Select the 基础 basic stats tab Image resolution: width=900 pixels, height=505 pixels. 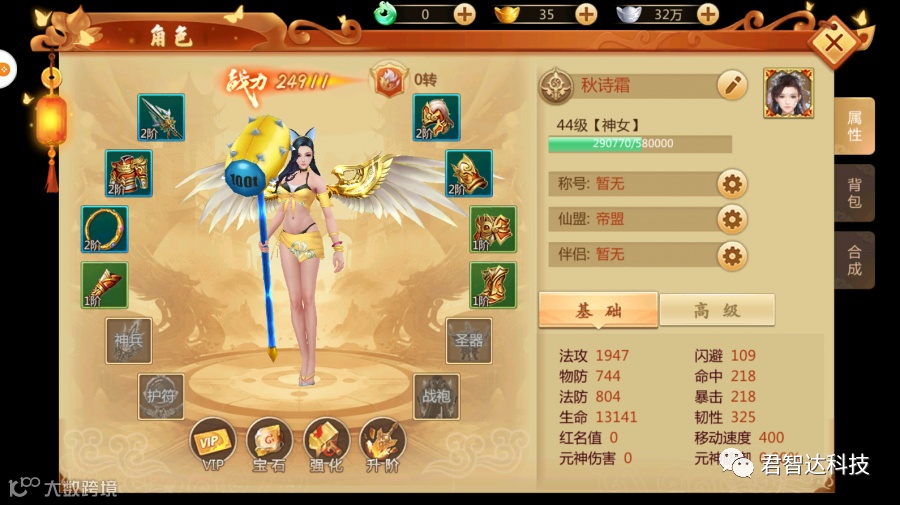click(598, 310)
